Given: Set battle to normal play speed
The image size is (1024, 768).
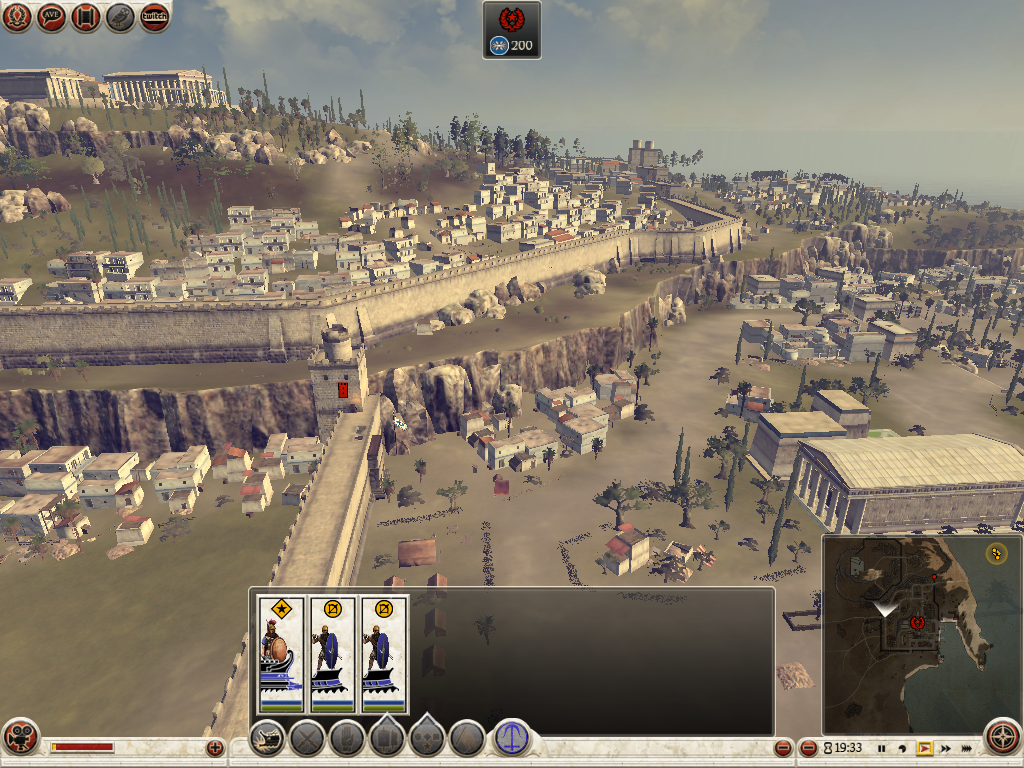Looking at the screenshot, I should [924, 748].
